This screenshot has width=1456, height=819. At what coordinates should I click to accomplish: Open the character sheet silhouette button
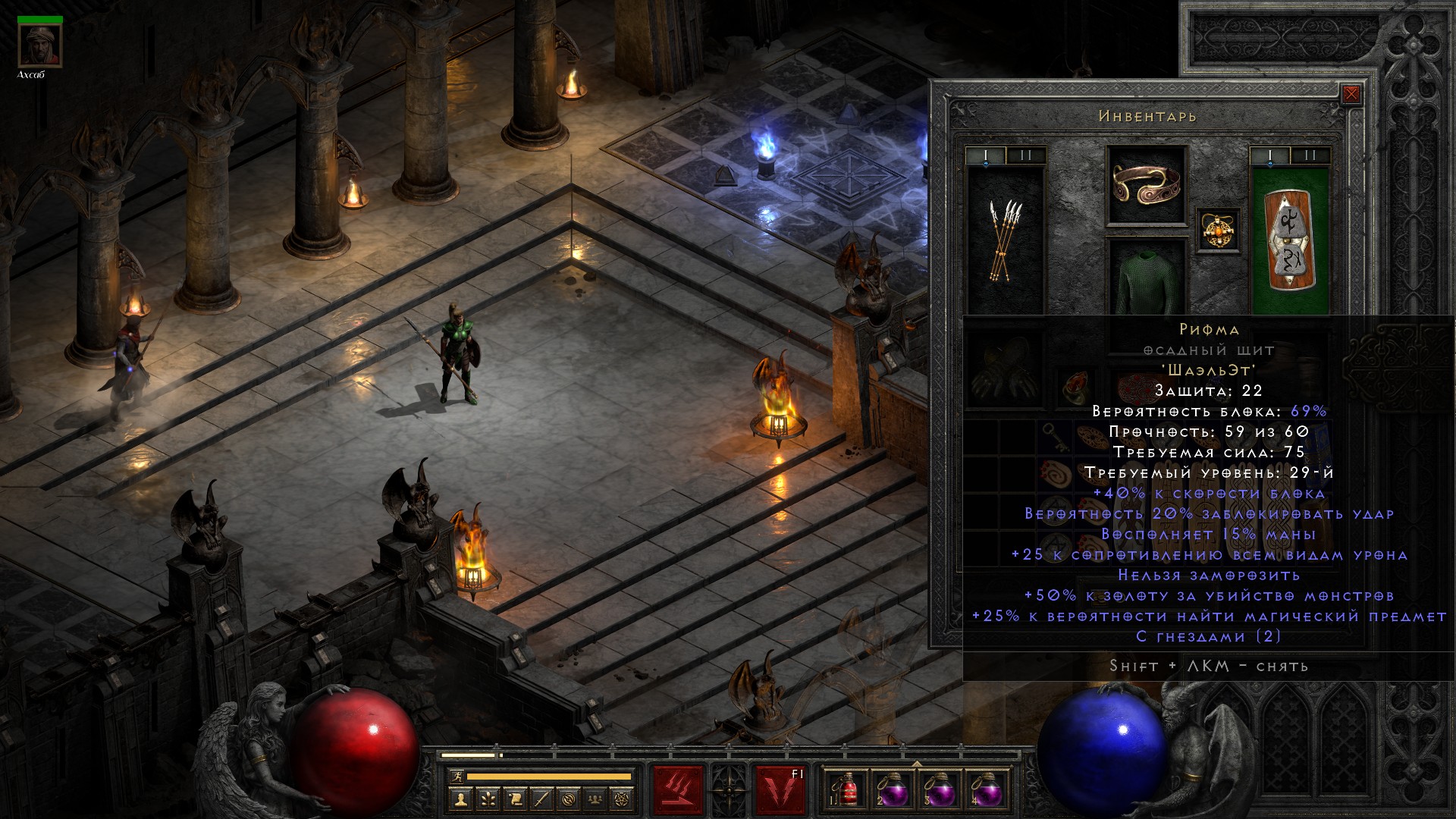tap(460, 799)
